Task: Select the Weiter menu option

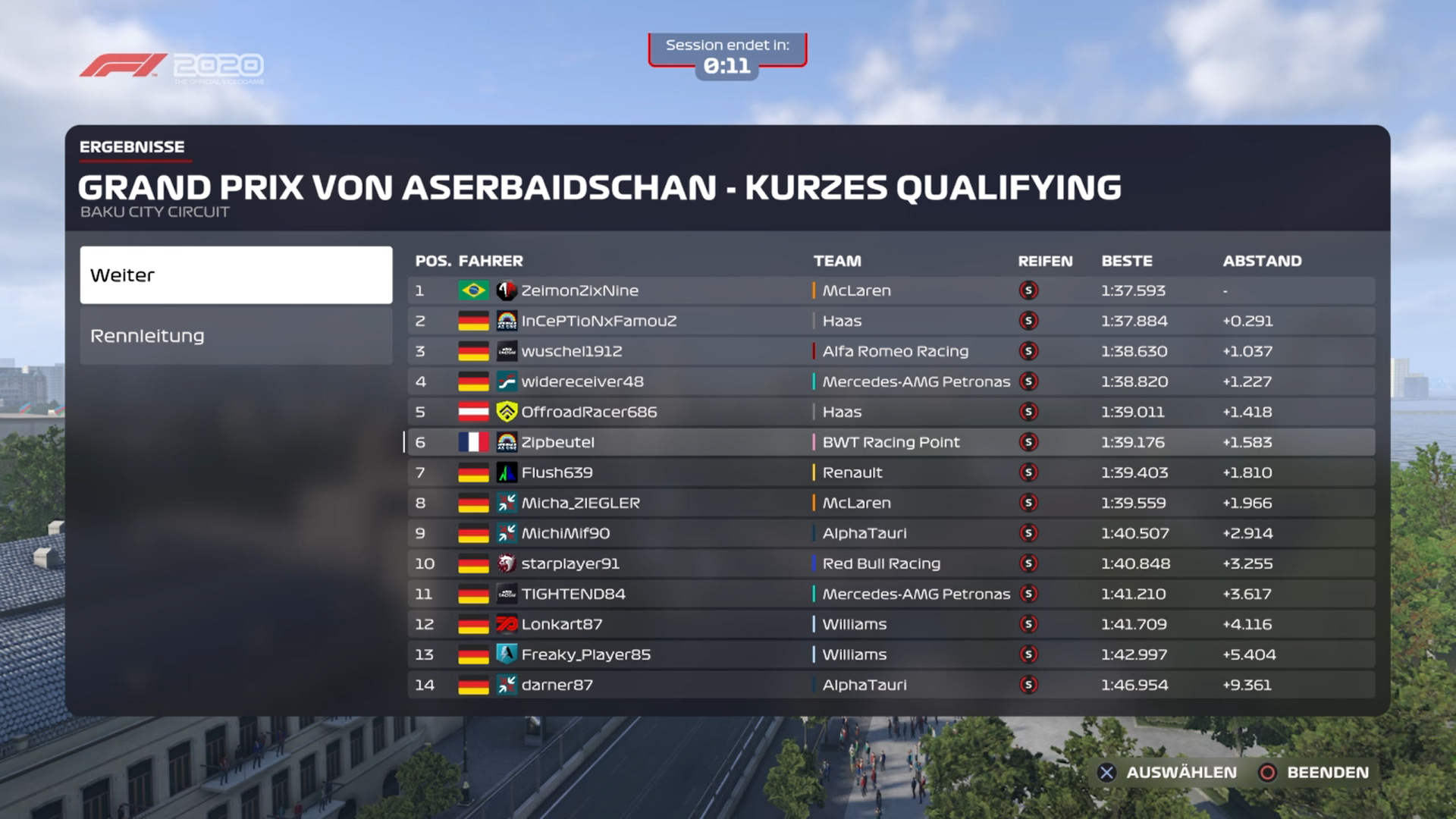Action: click(236, 275)
